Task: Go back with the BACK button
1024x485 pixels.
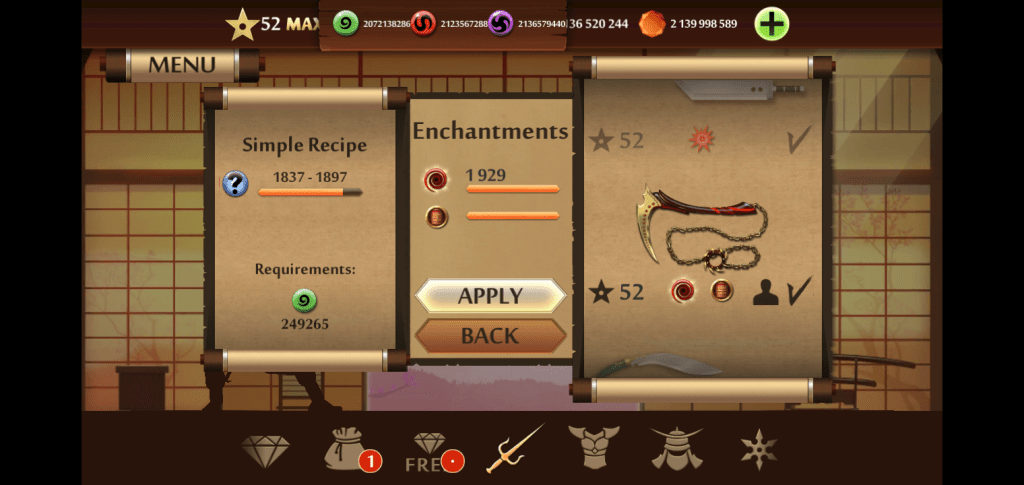Action: pos(490,336)
